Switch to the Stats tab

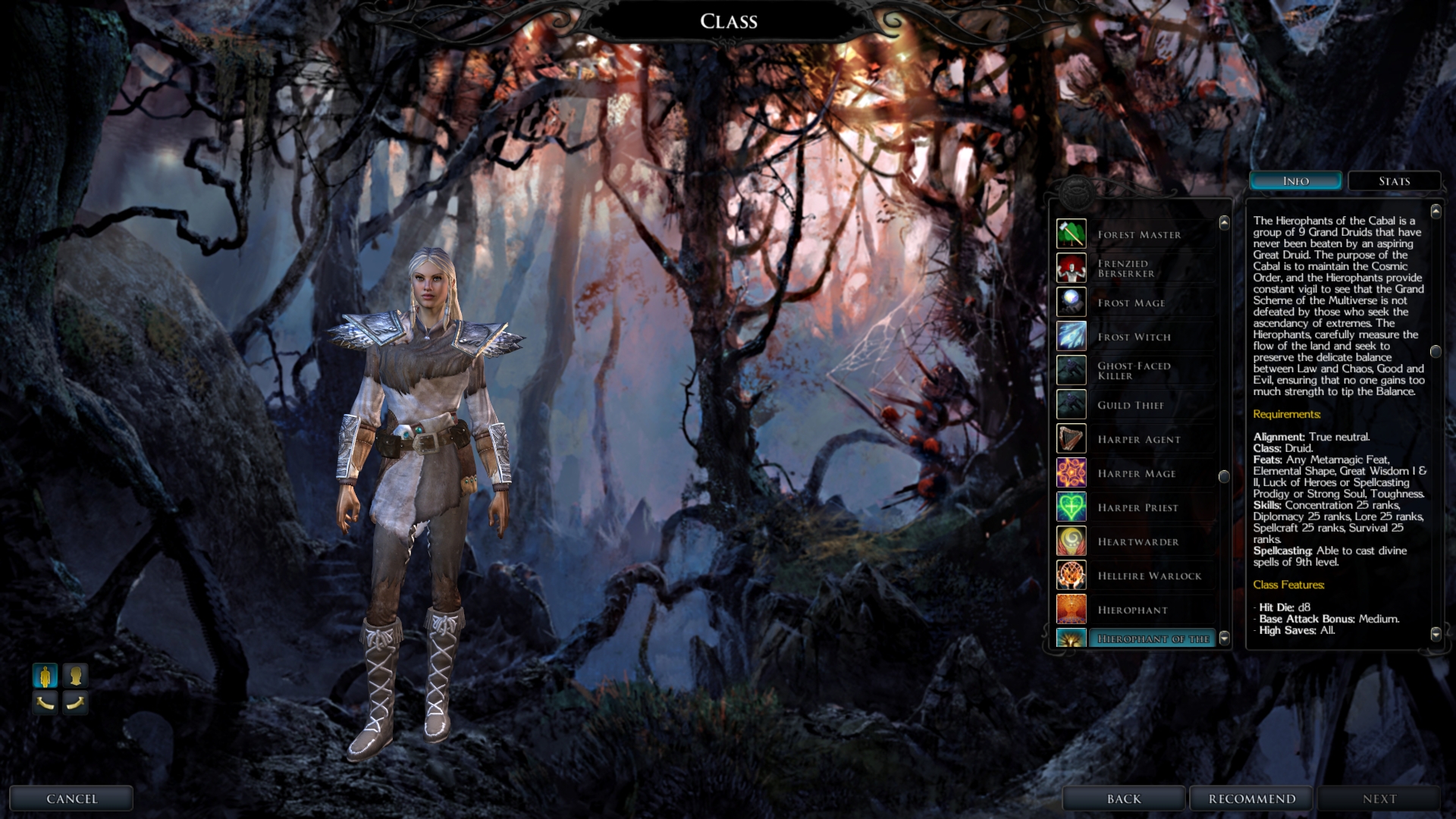pos(1394,181)
